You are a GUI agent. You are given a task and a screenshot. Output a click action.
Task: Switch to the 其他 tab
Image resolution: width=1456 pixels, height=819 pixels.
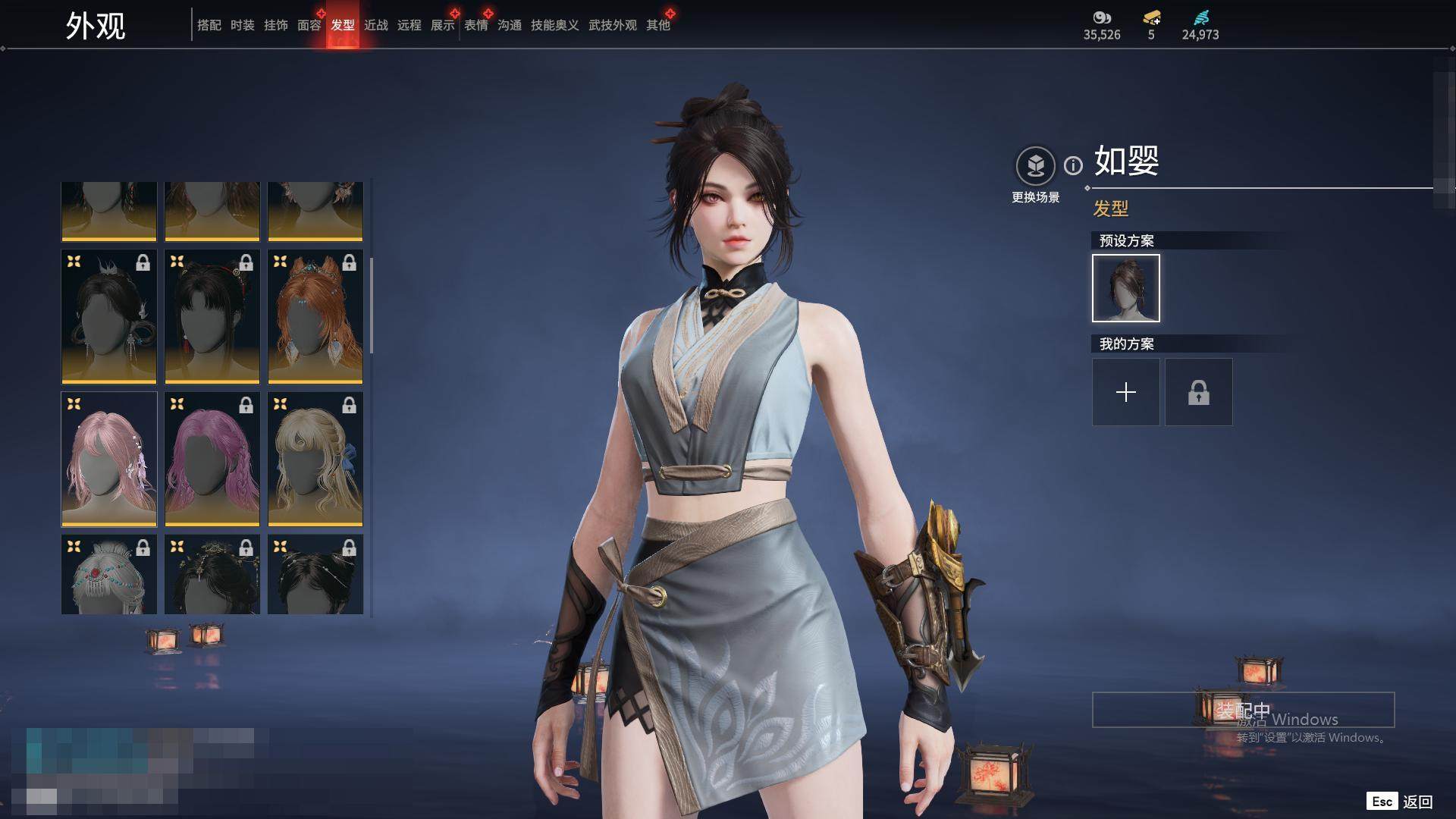[x=657, y=25]
